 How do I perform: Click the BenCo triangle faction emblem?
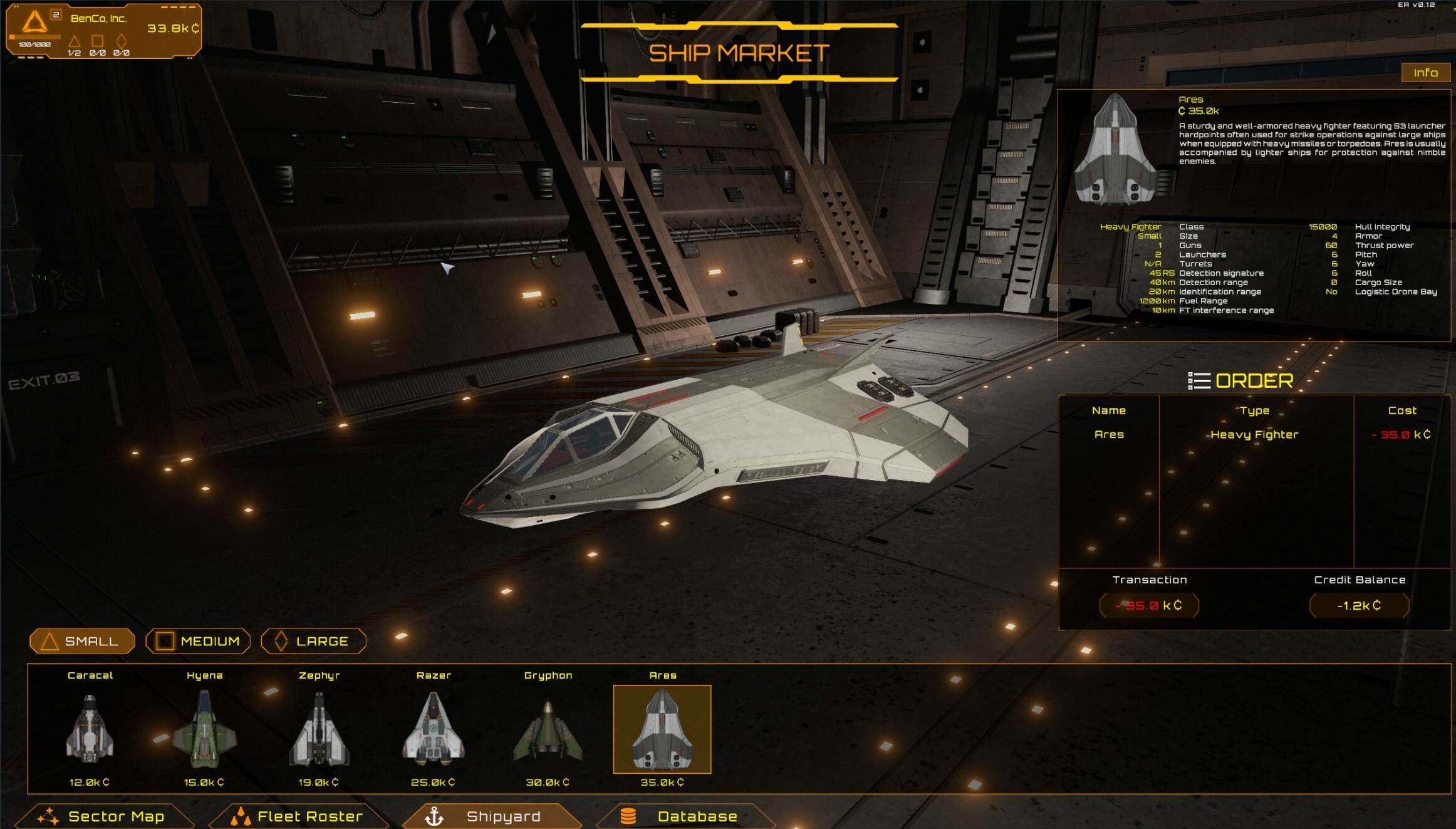(34, 23)
